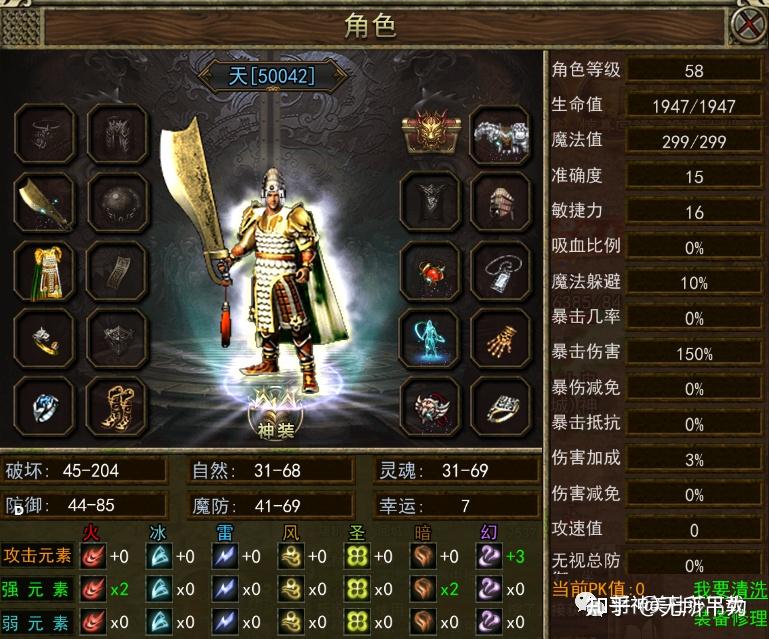Click the golden boots equipment slot
The height and width of the screenshot is (639, 769).
116,404
